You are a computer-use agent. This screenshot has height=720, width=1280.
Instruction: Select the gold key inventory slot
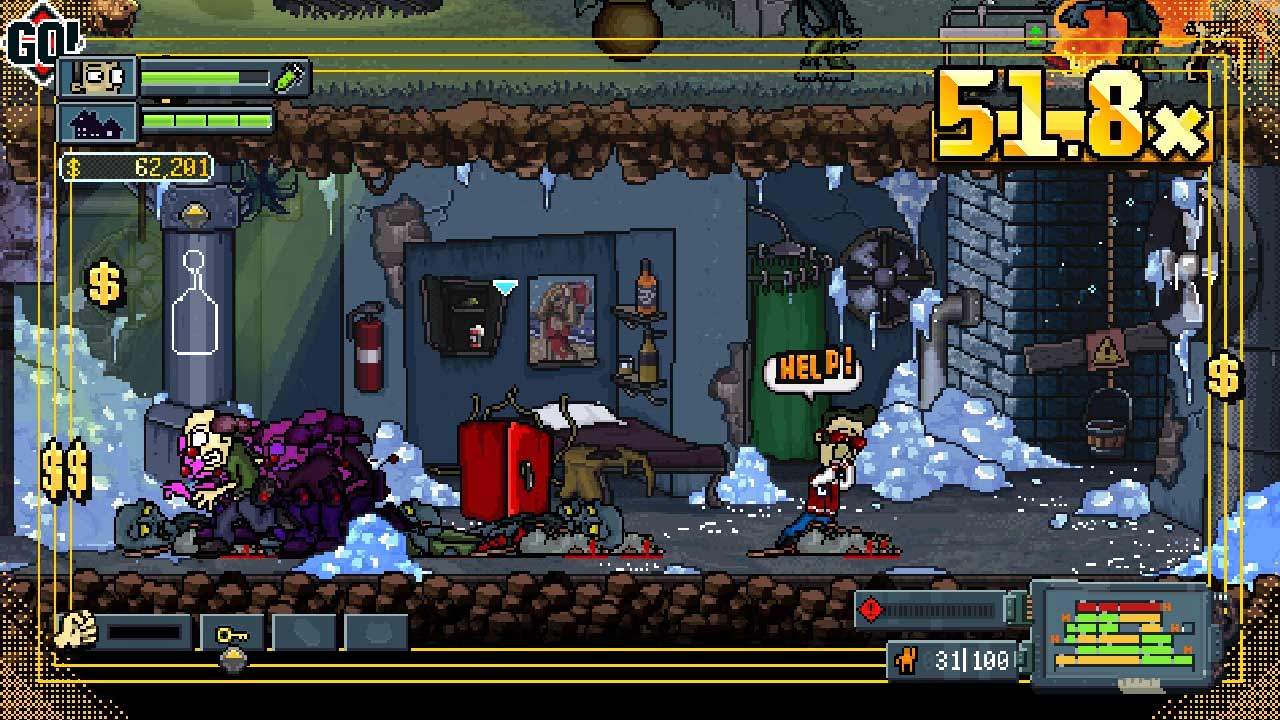pyautogui.click(x=232, y=633)
